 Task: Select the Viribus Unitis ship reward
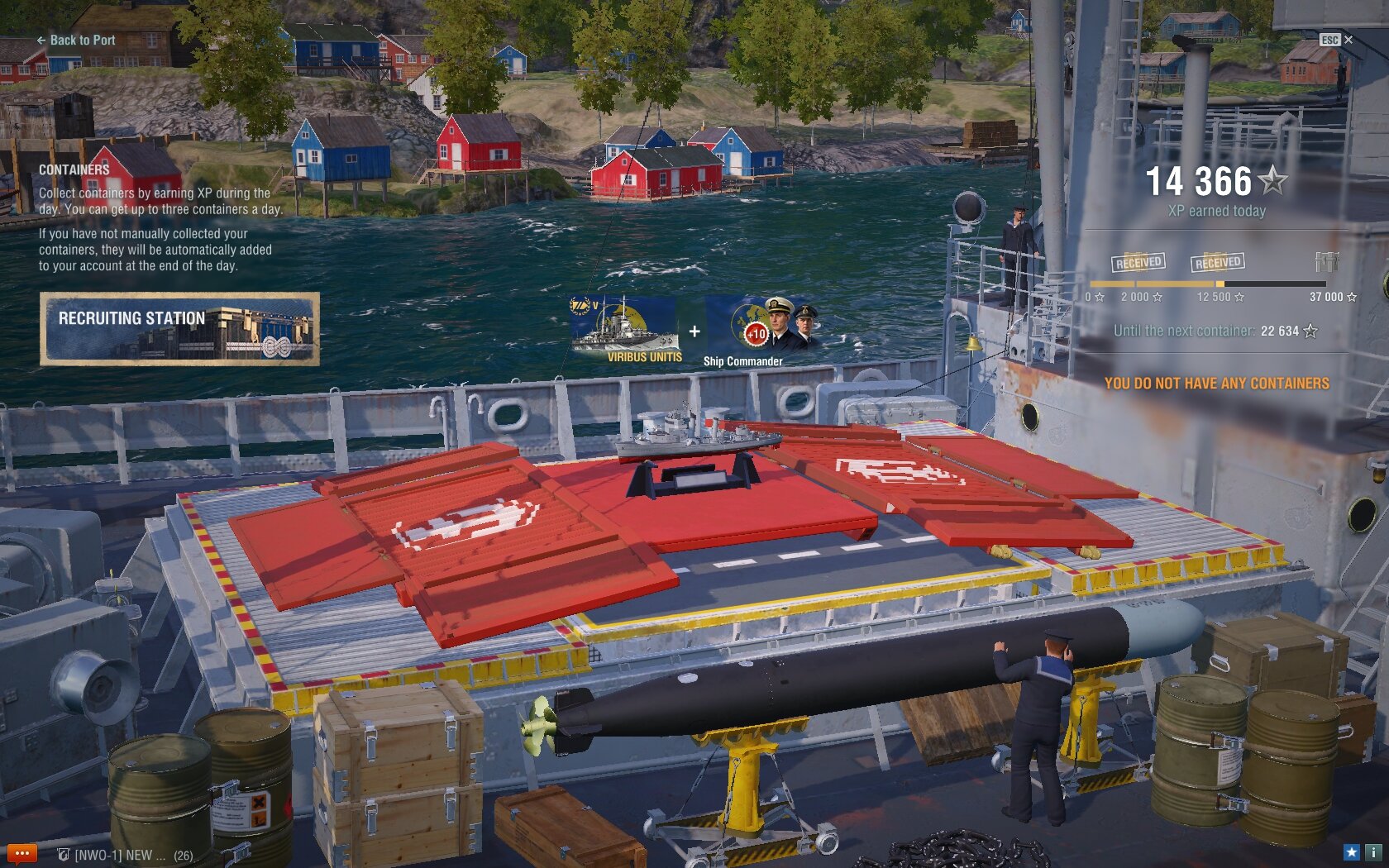(x=626, y=329)
